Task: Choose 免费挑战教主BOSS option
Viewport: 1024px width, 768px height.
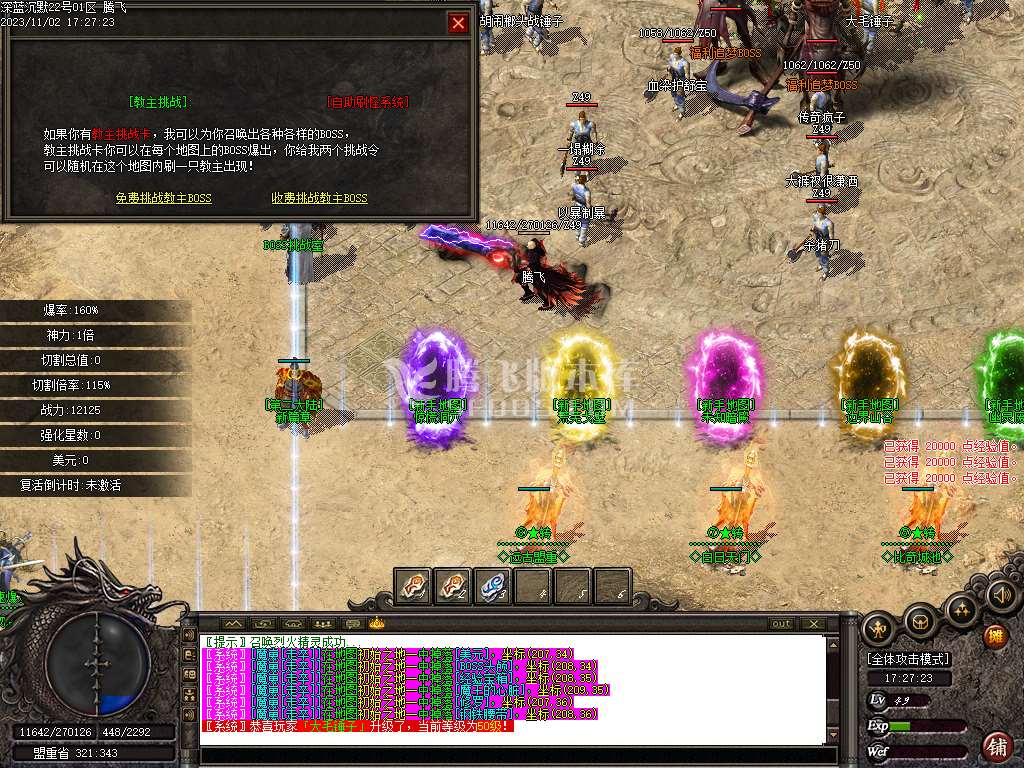Action: pos(164,198)
